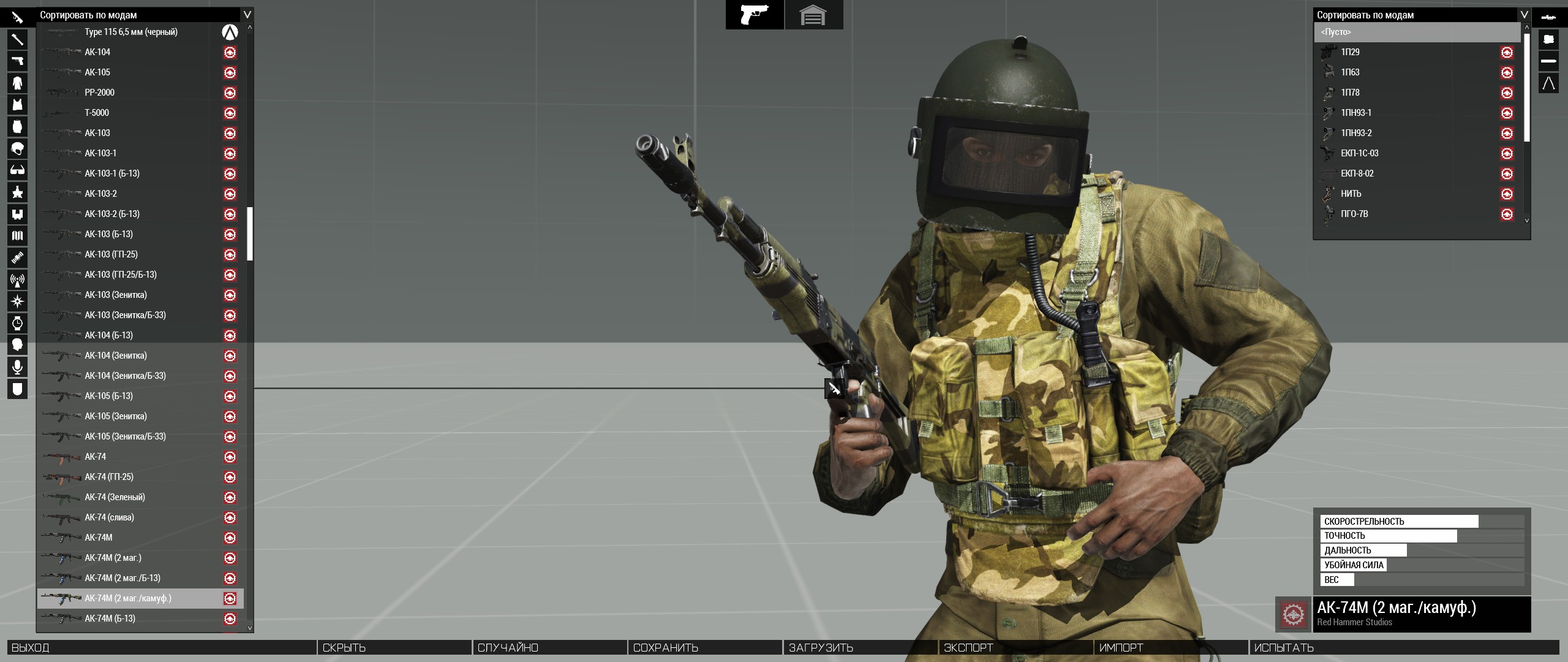
Task: Choose the ПГО-7В scope entry
Action: tap(1354, 214)
